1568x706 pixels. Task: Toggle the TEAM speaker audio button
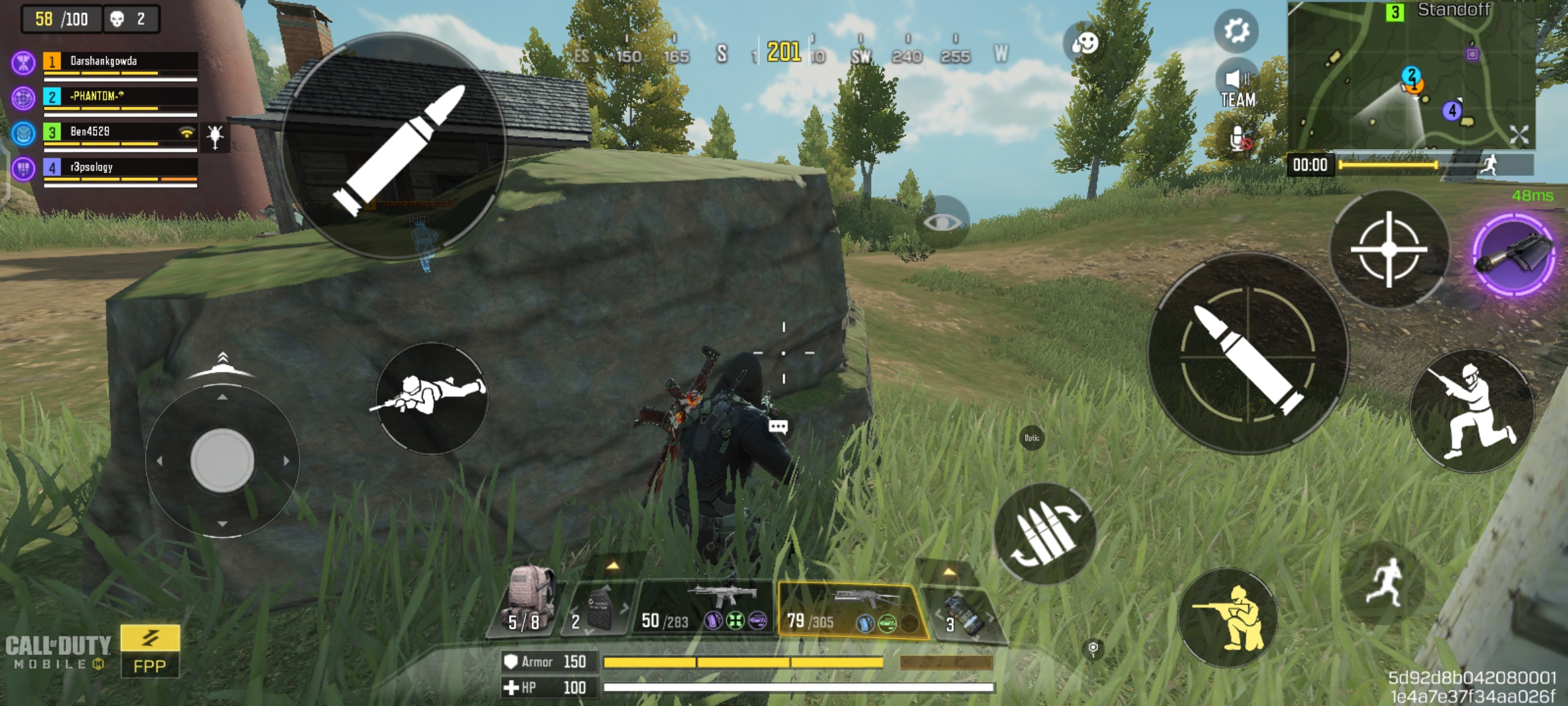(x=1238, y=88)
